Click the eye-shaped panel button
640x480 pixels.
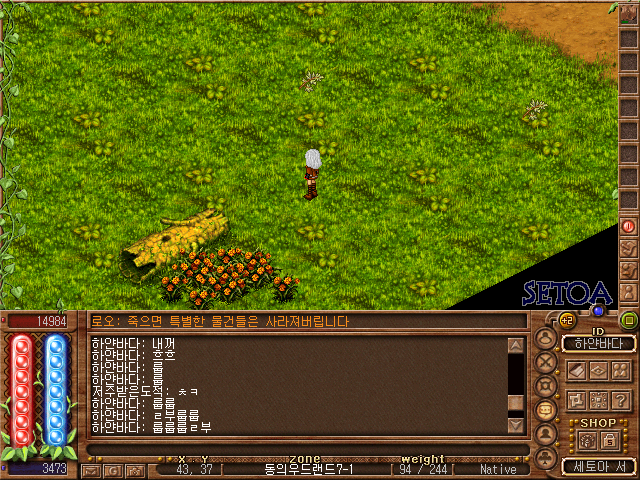[x=599, y=370]
